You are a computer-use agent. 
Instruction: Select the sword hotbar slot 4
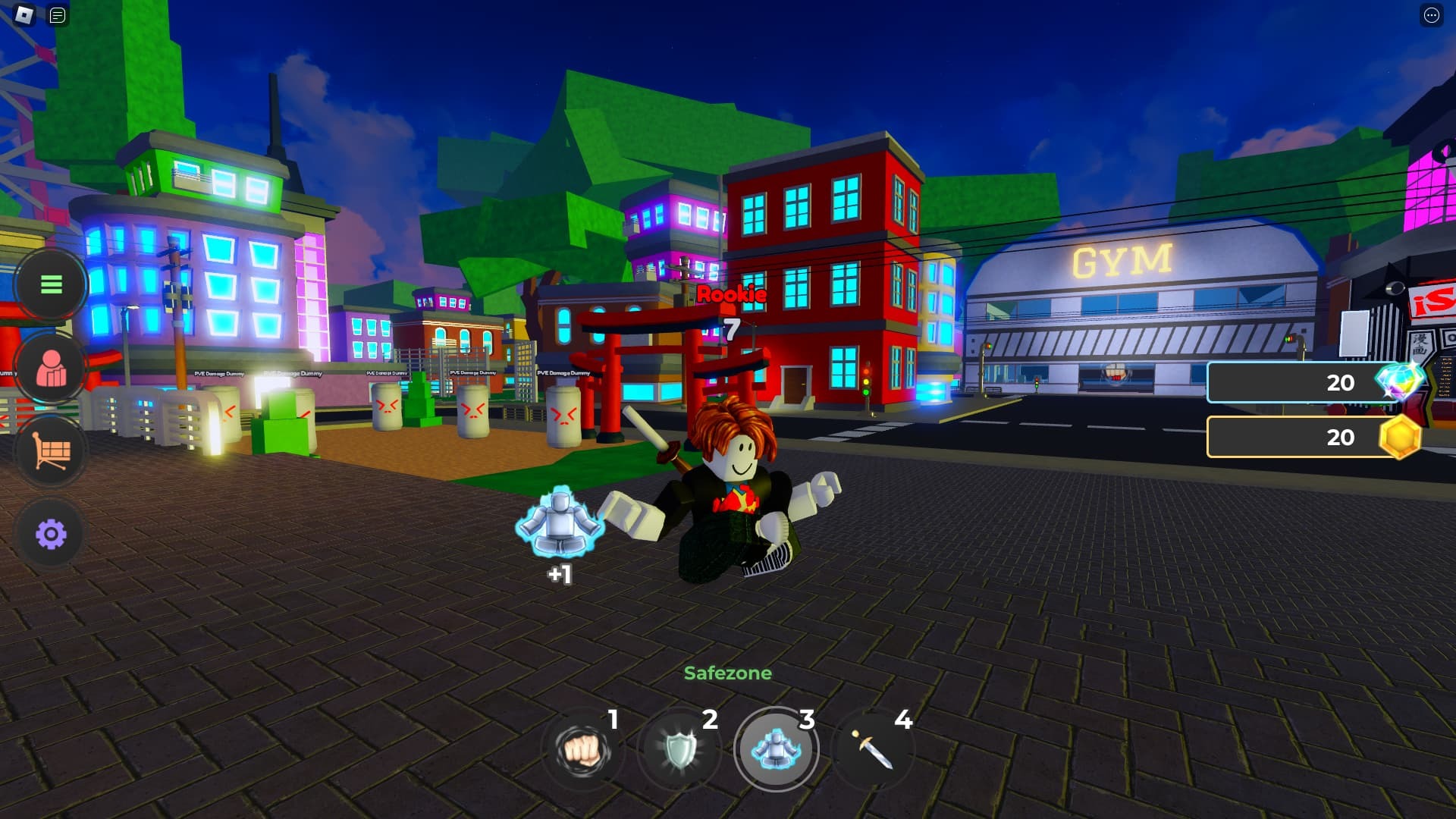point(873,749)
